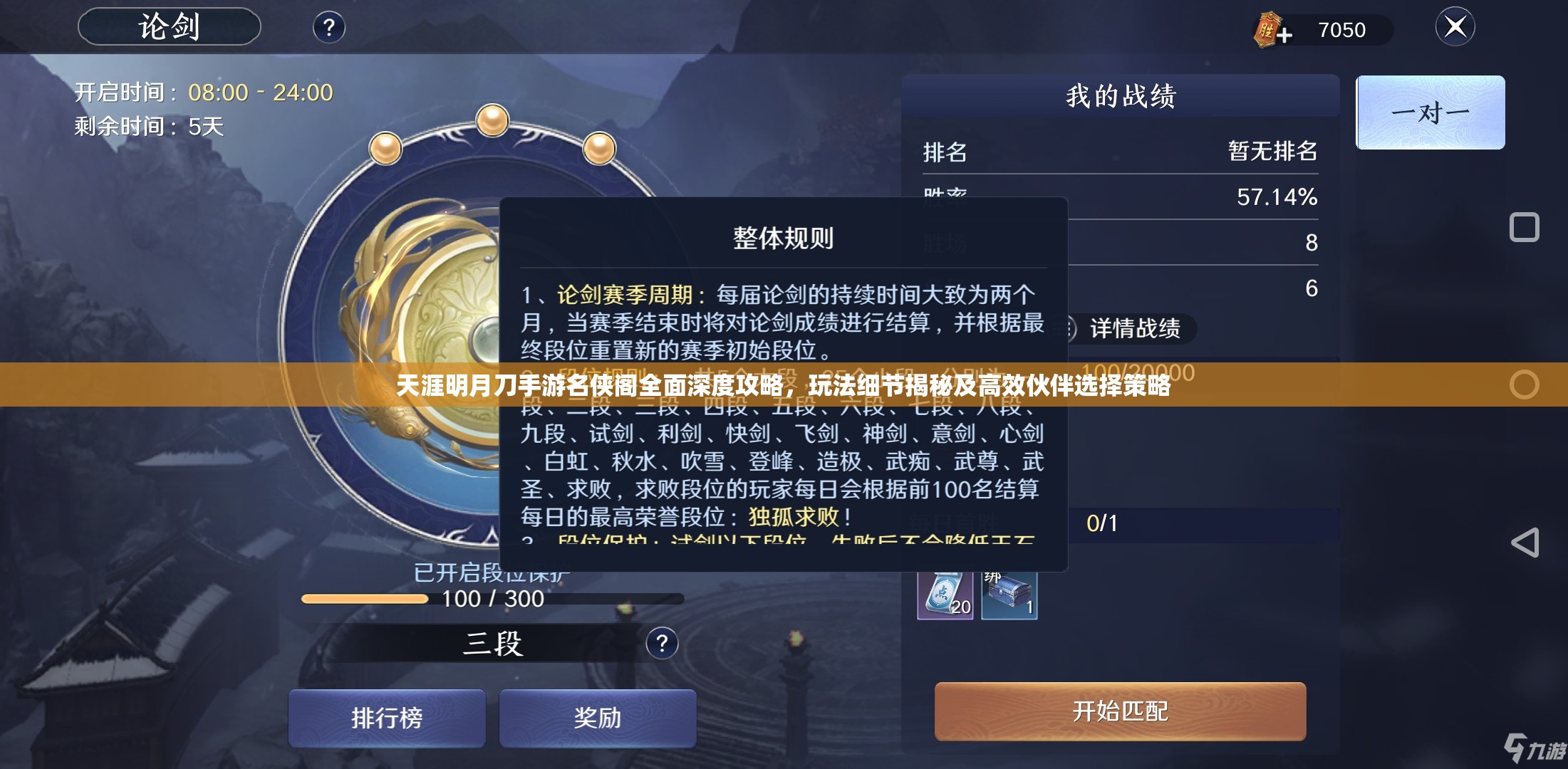Screen dimensions: 1568x769
Task: Open the 排行榜 leaderboard
Action: point(386,718)
